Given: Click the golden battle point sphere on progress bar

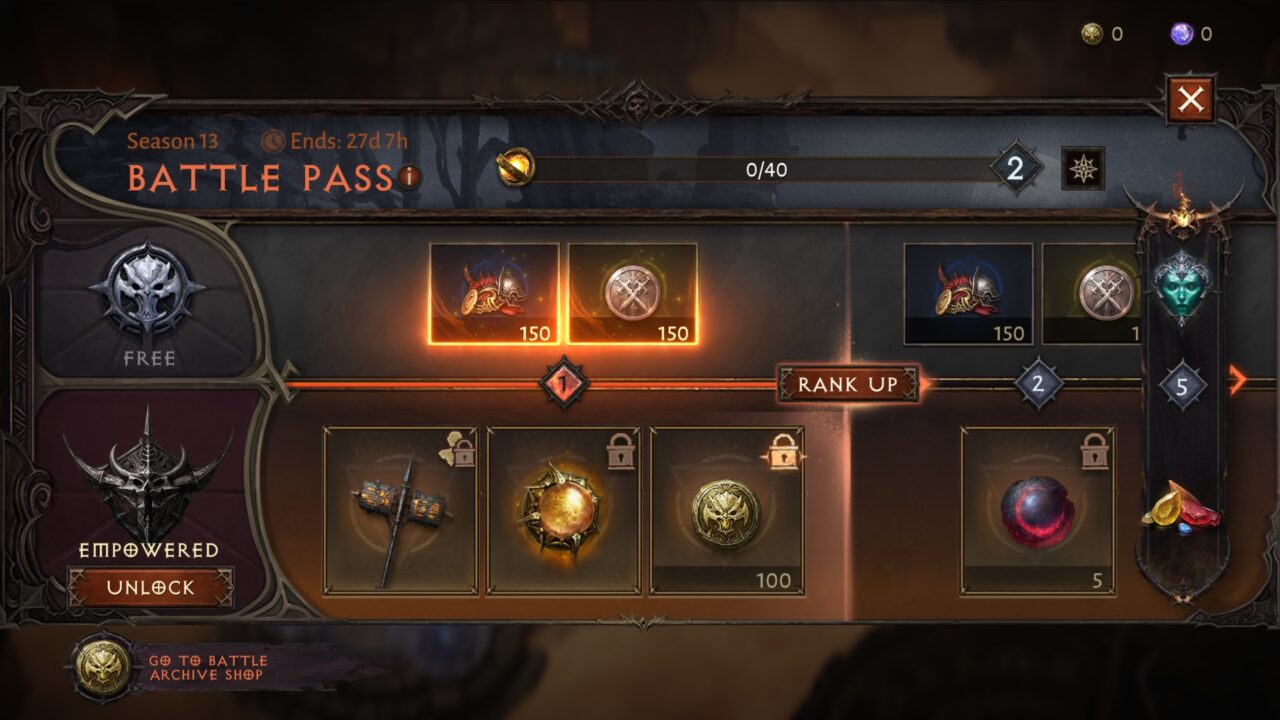Looking at the screenshot, I should click(516, 166).
